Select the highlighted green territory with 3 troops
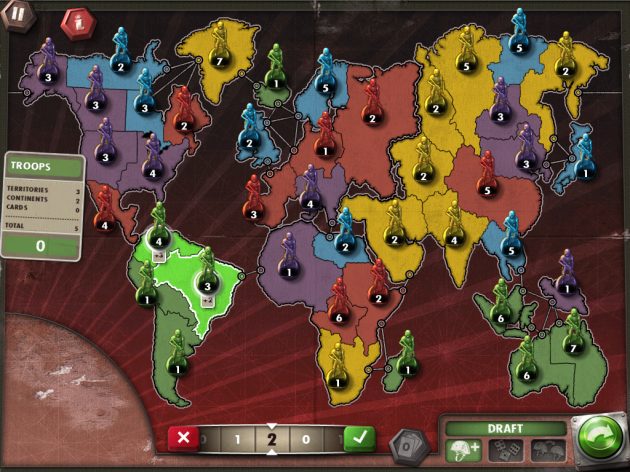 tap(208, 285)
